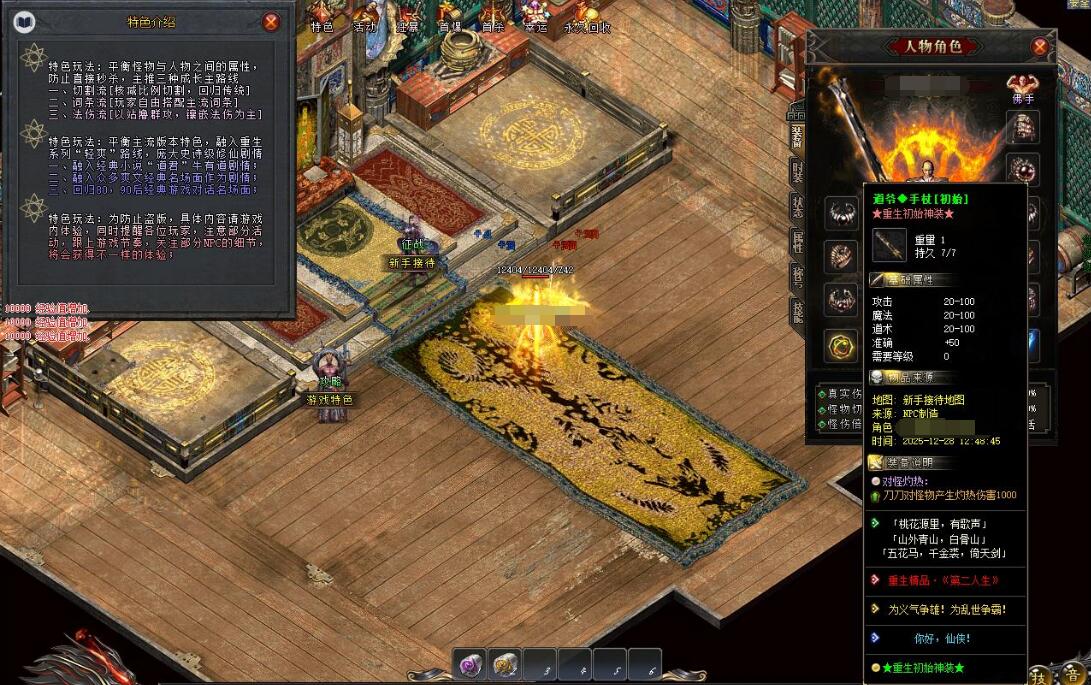
Task: Click the round 技 skill button
Action: pyautogui.click(x=1040, y=674)
